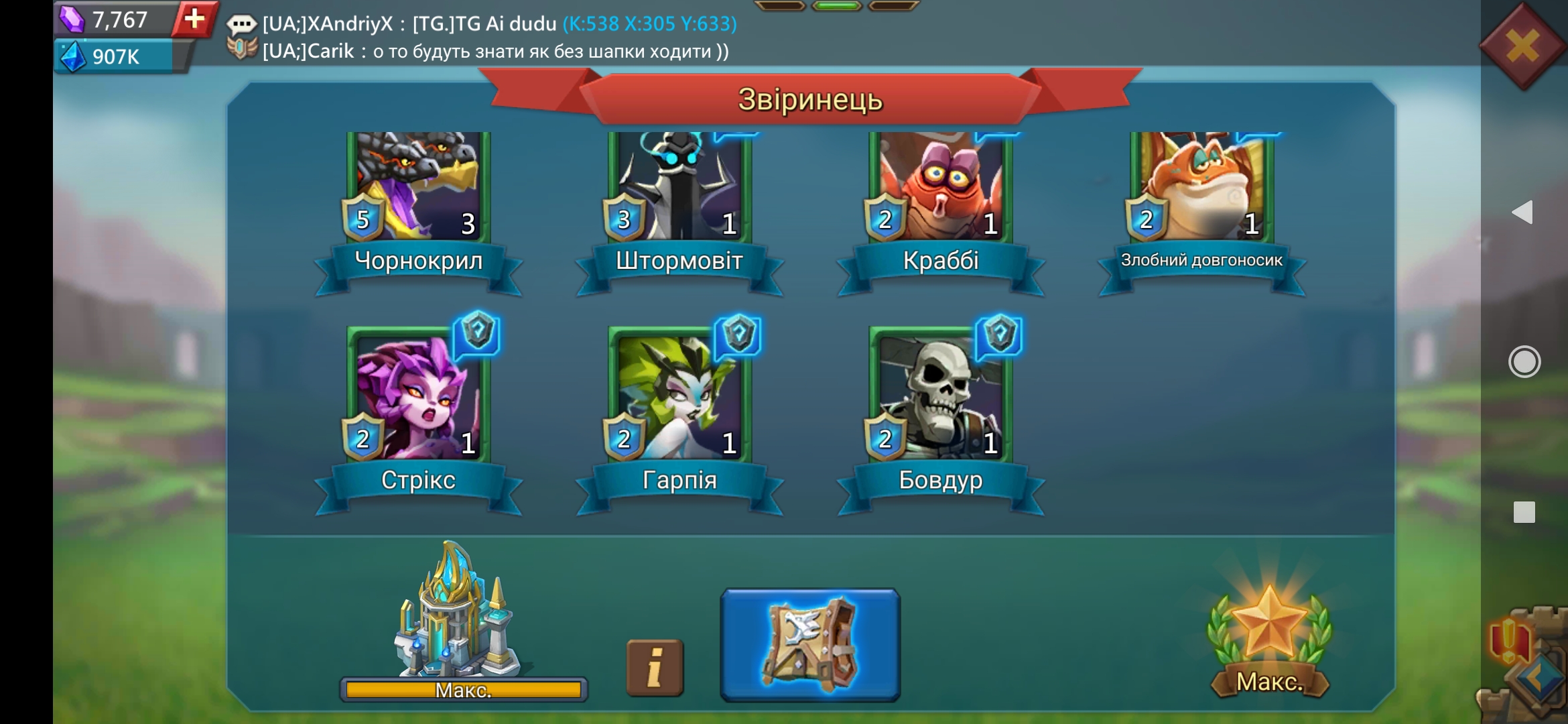Add more gems with the plus button
The image size is (1568, 724).
click(x=194, y=19)
